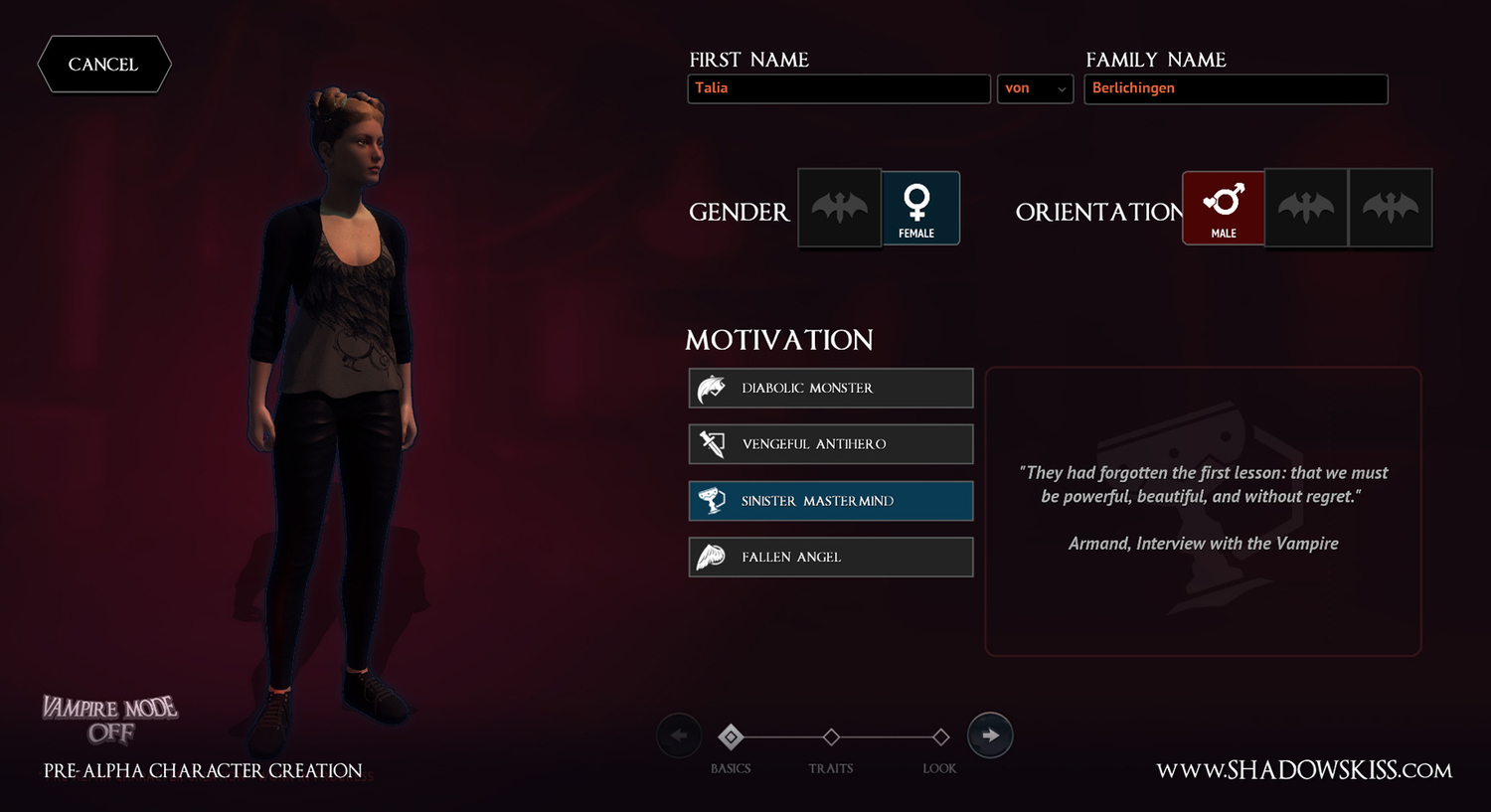Screen dimensions: 1491x812
Task: Jump to the Look step marker
Action: [x=940, y=737]
